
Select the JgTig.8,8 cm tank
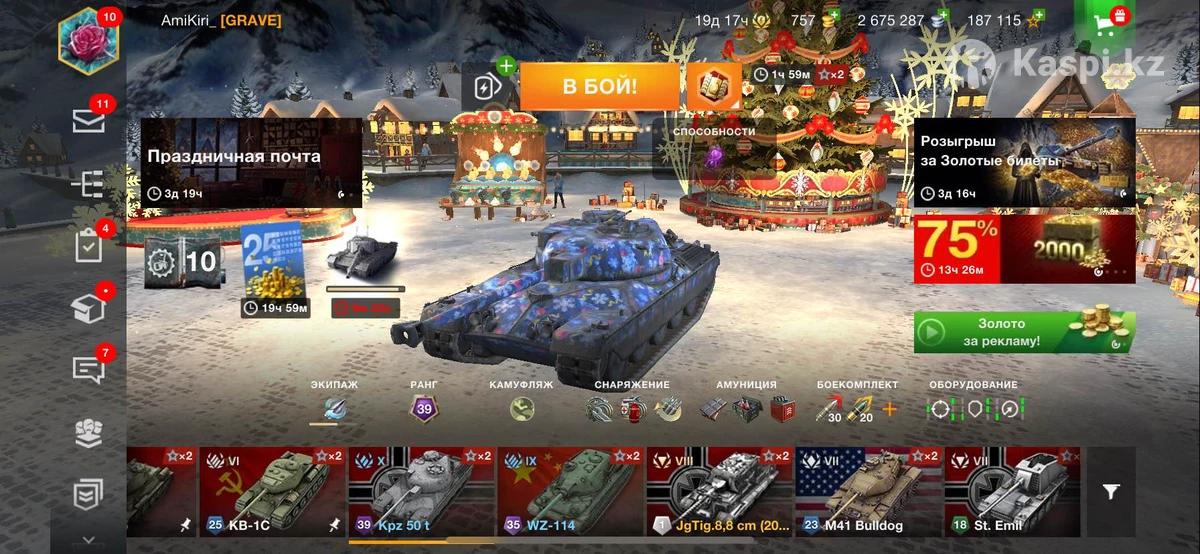719,492
